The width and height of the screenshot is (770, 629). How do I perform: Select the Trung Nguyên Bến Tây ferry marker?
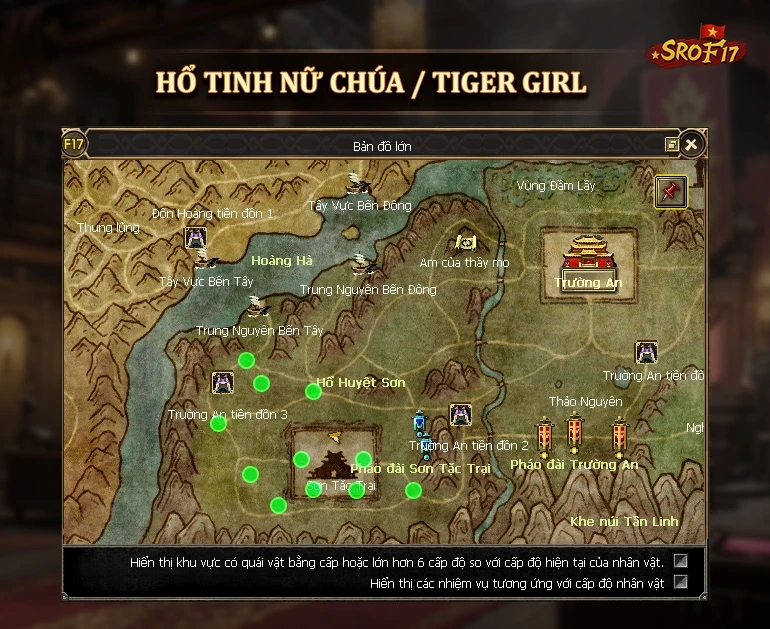point(257,306)
